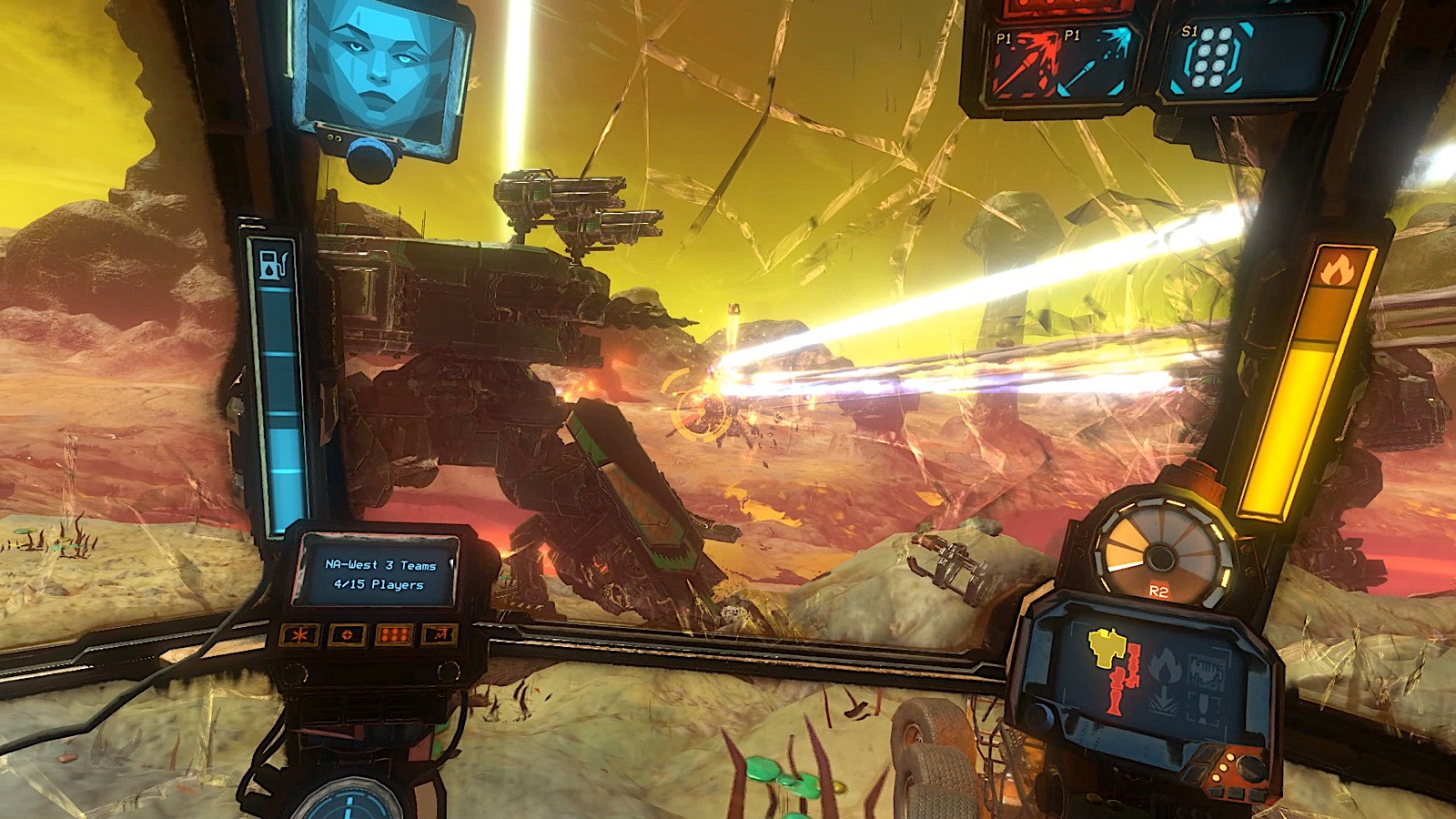The width and height of the screenshot is (1456, 819).
Task: Click the round R2 throttle dial
Action: pos(1159,551)
